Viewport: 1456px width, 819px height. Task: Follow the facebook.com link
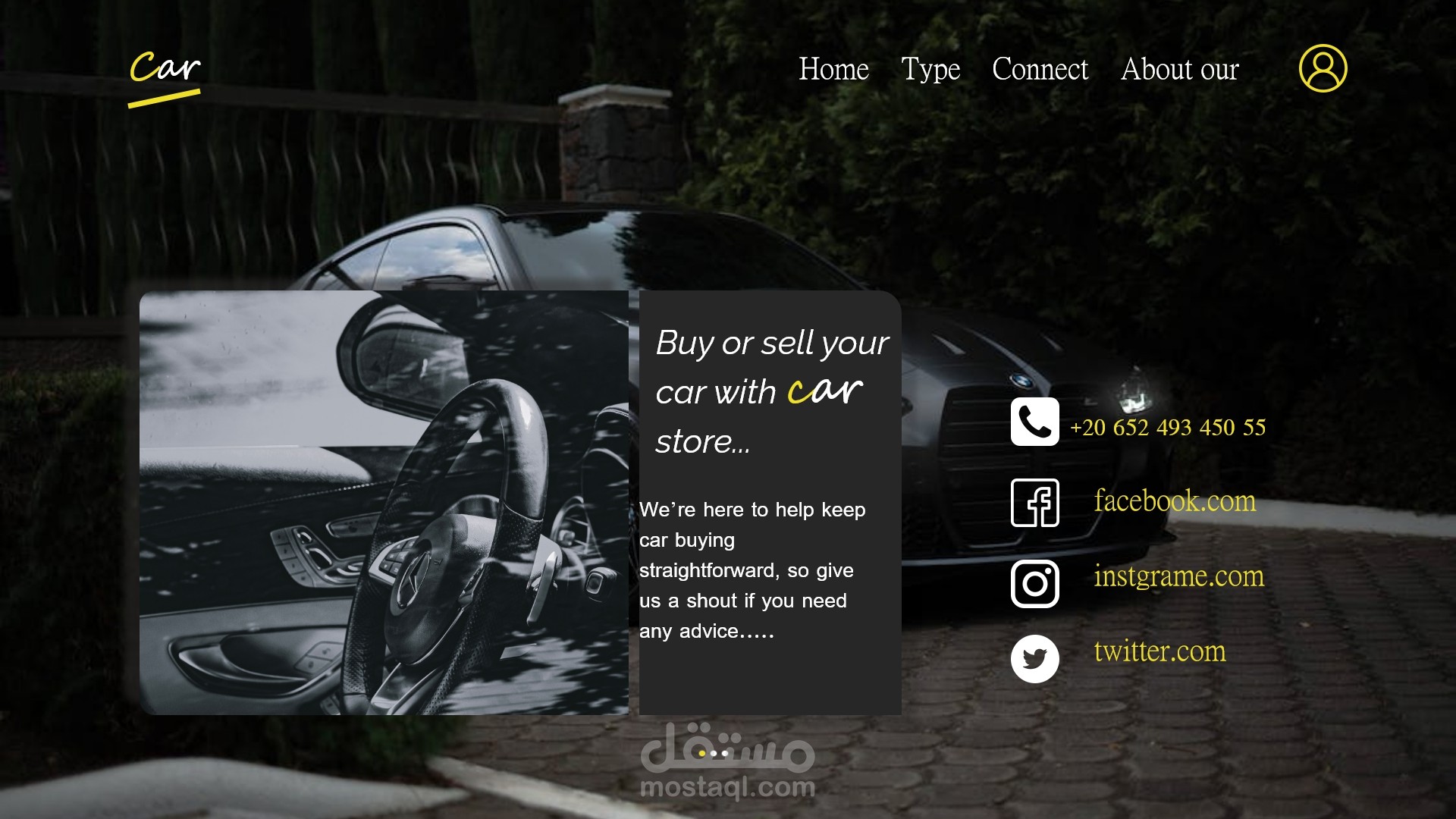[1174, 501]
